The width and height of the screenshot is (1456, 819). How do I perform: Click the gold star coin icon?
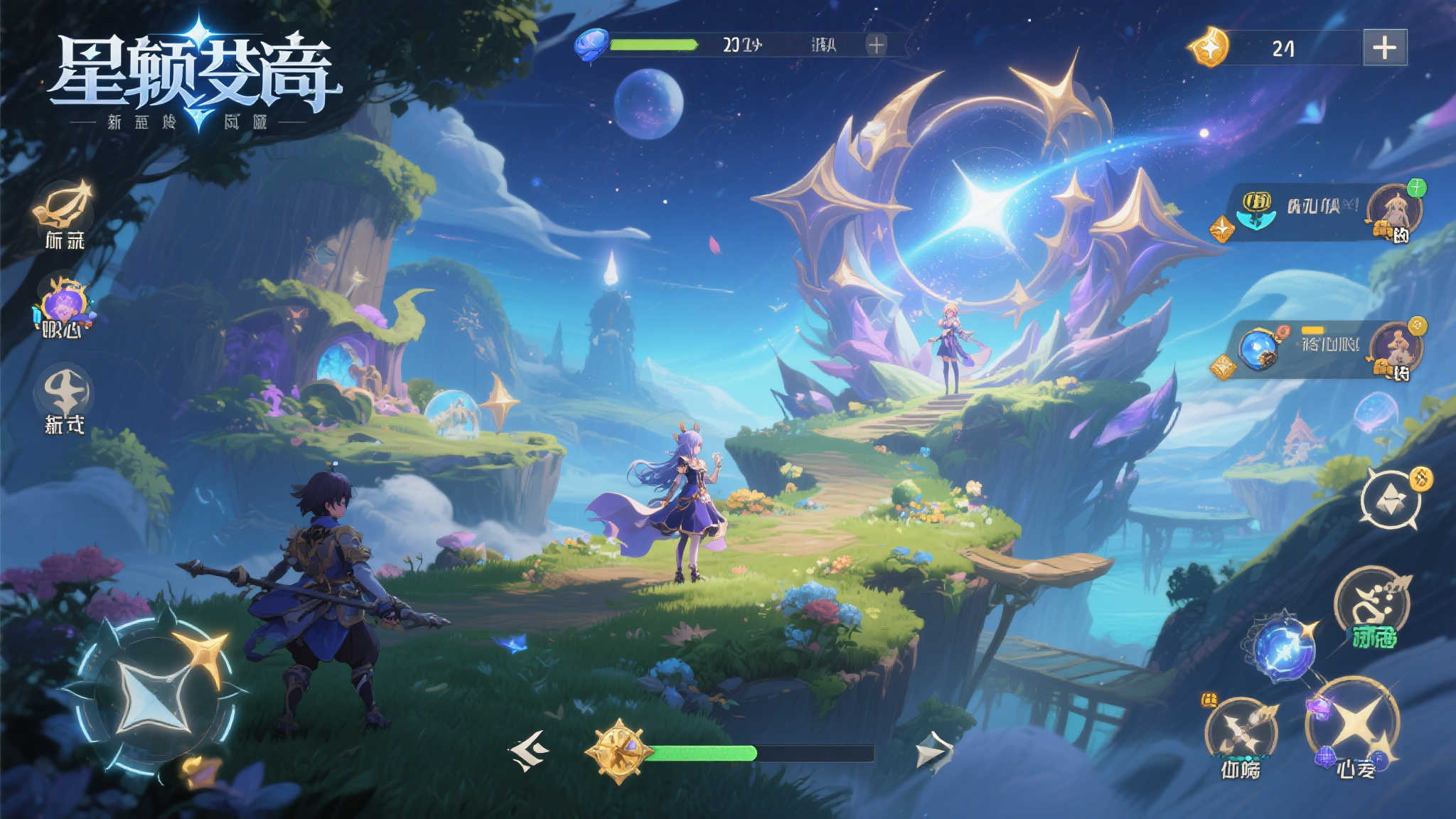1209,48
